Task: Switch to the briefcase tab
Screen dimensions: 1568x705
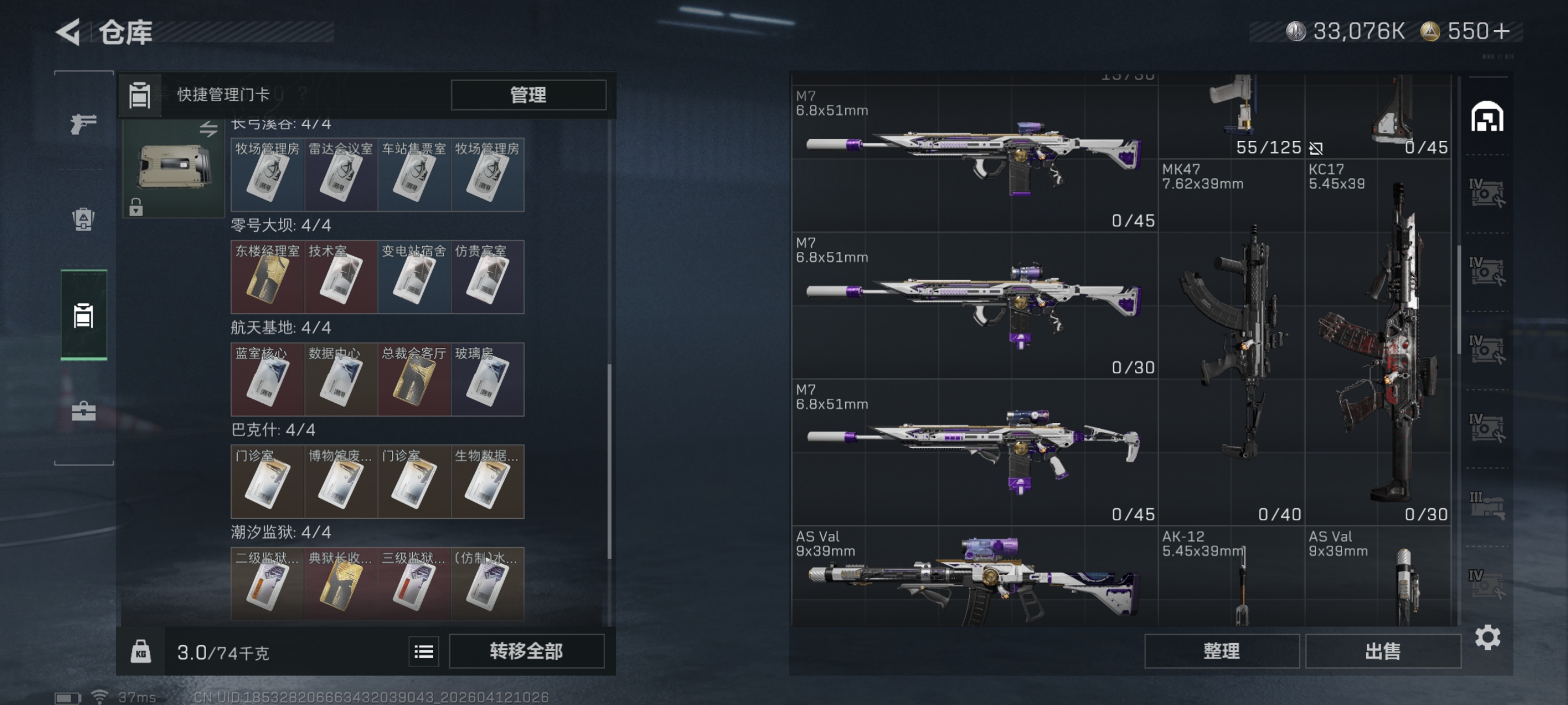Action: tap(83, 412)
